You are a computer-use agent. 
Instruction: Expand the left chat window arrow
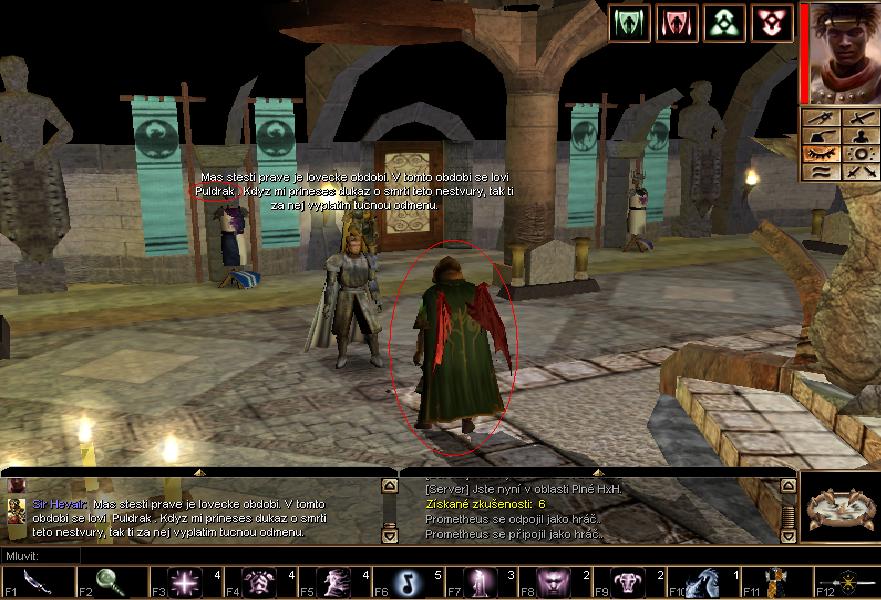pos(198,471)
